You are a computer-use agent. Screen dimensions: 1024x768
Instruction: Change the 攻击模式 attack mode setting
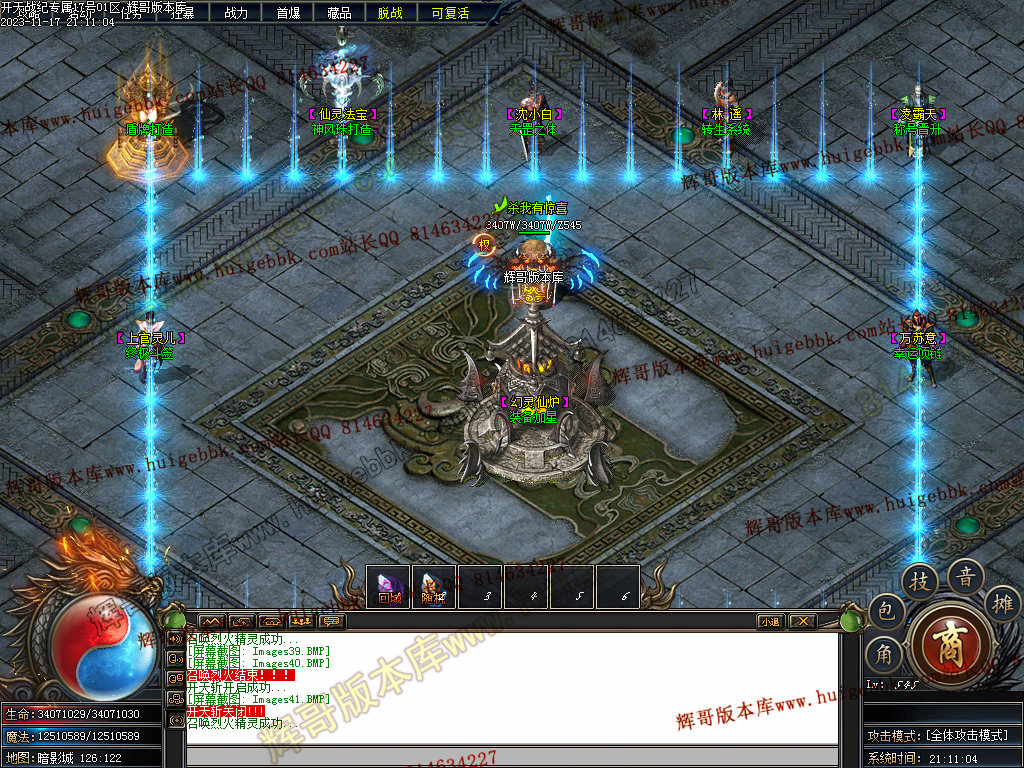940,735
